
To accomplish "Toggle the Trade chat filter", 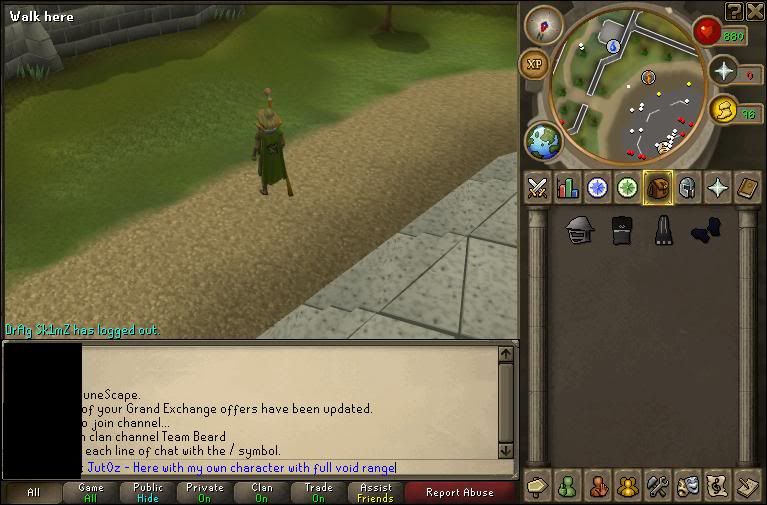I will tap(318, 492).
